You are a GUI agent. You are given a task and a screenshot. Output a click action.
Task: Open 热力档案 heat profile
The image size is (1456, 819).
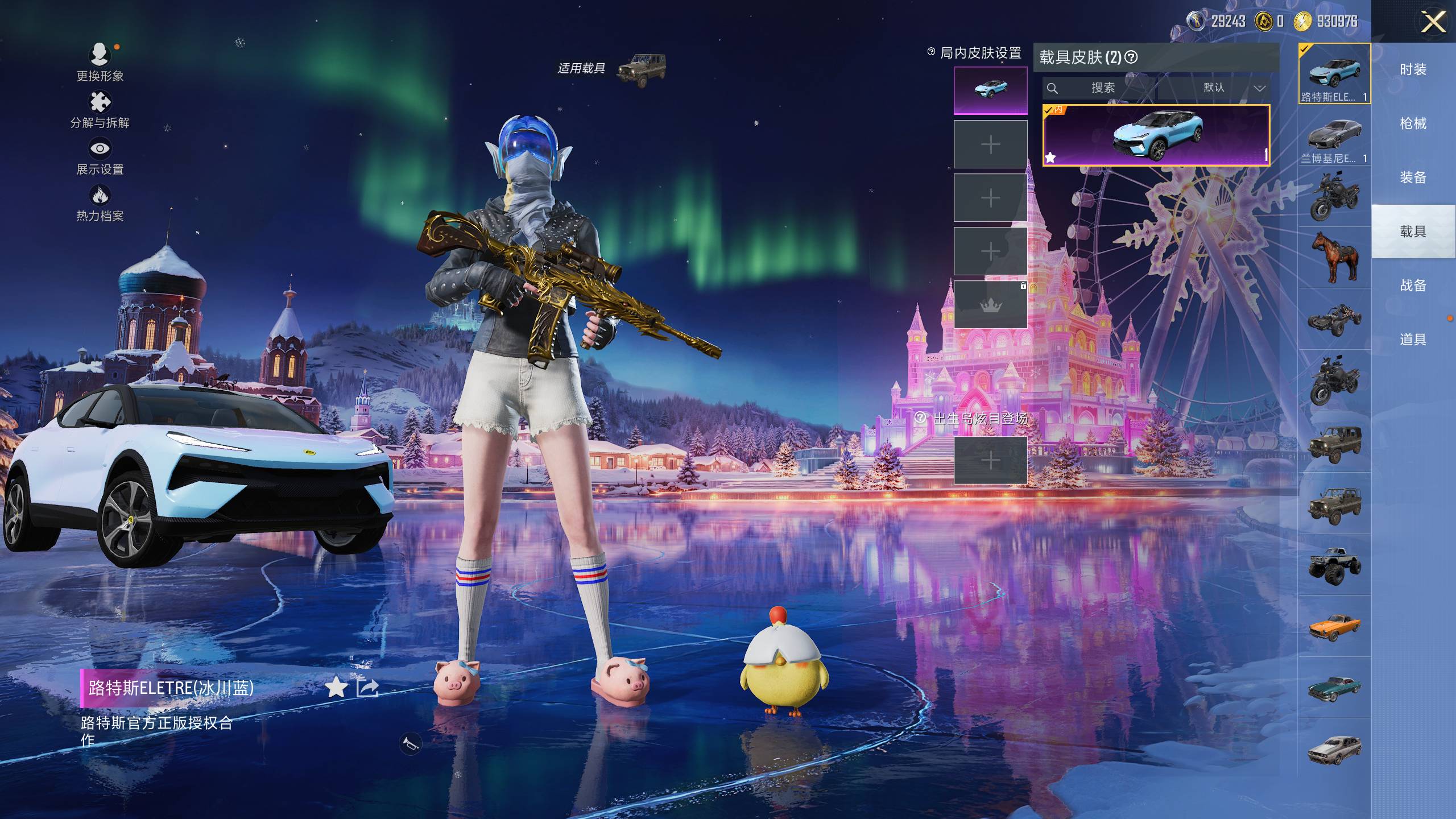pyautogui.click(x=100, y=203)
